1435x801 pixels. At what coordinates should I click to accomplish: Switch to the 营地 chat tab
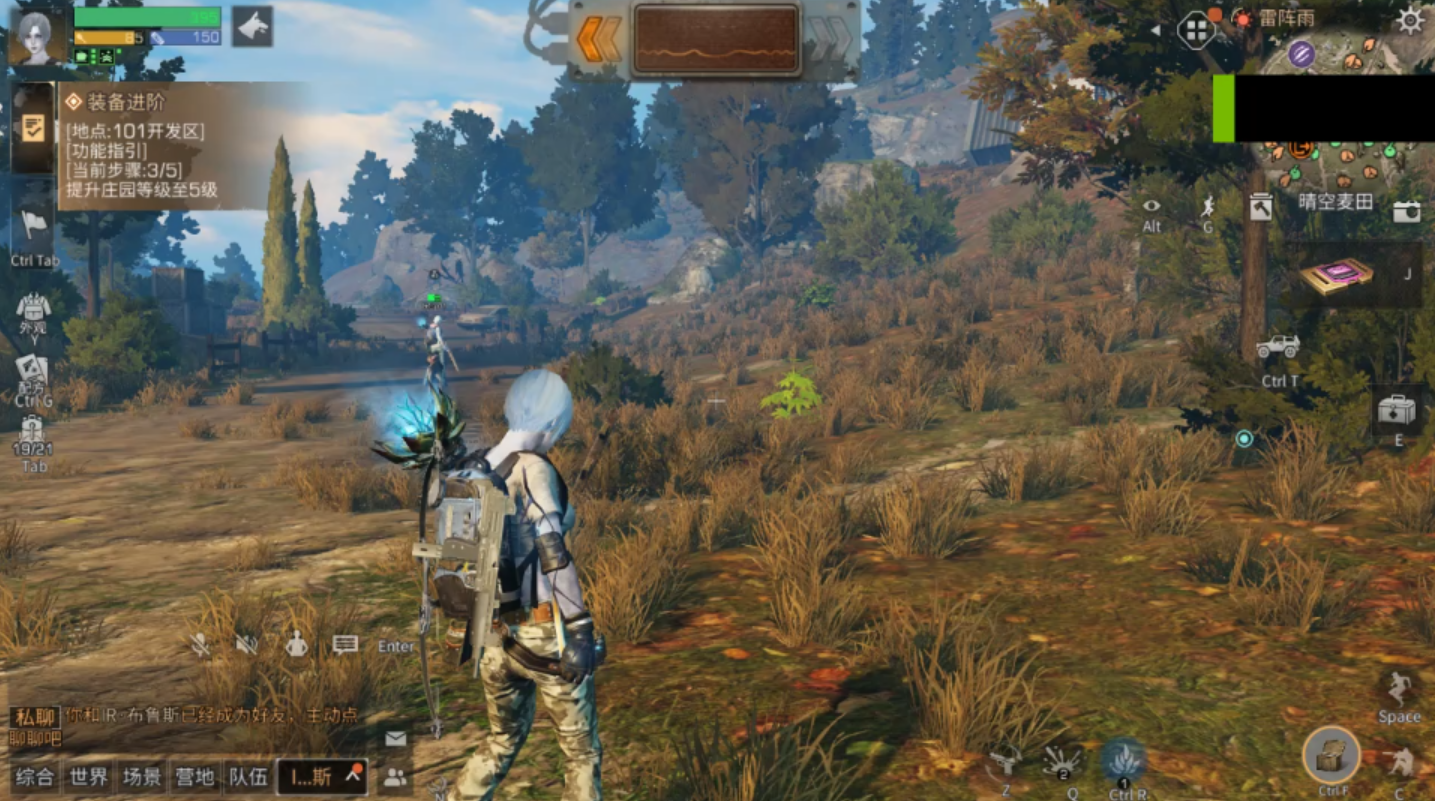click(x=194, y=776)
